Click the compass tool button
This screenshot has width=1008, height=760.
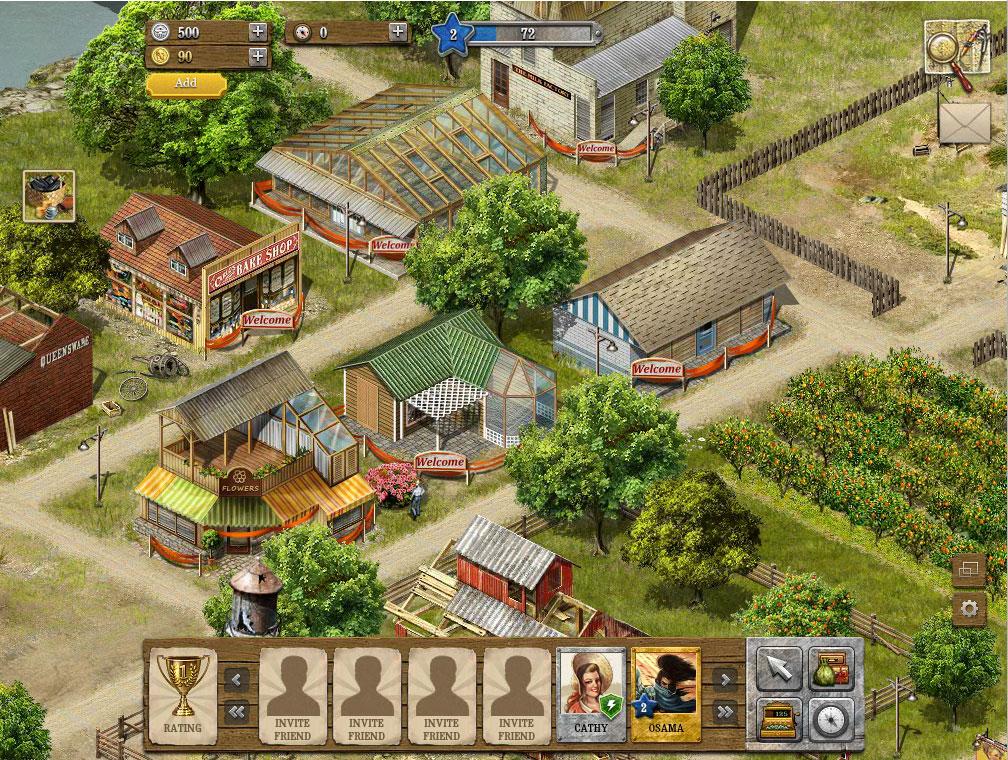pyautogui.click(x=829, y=716)
